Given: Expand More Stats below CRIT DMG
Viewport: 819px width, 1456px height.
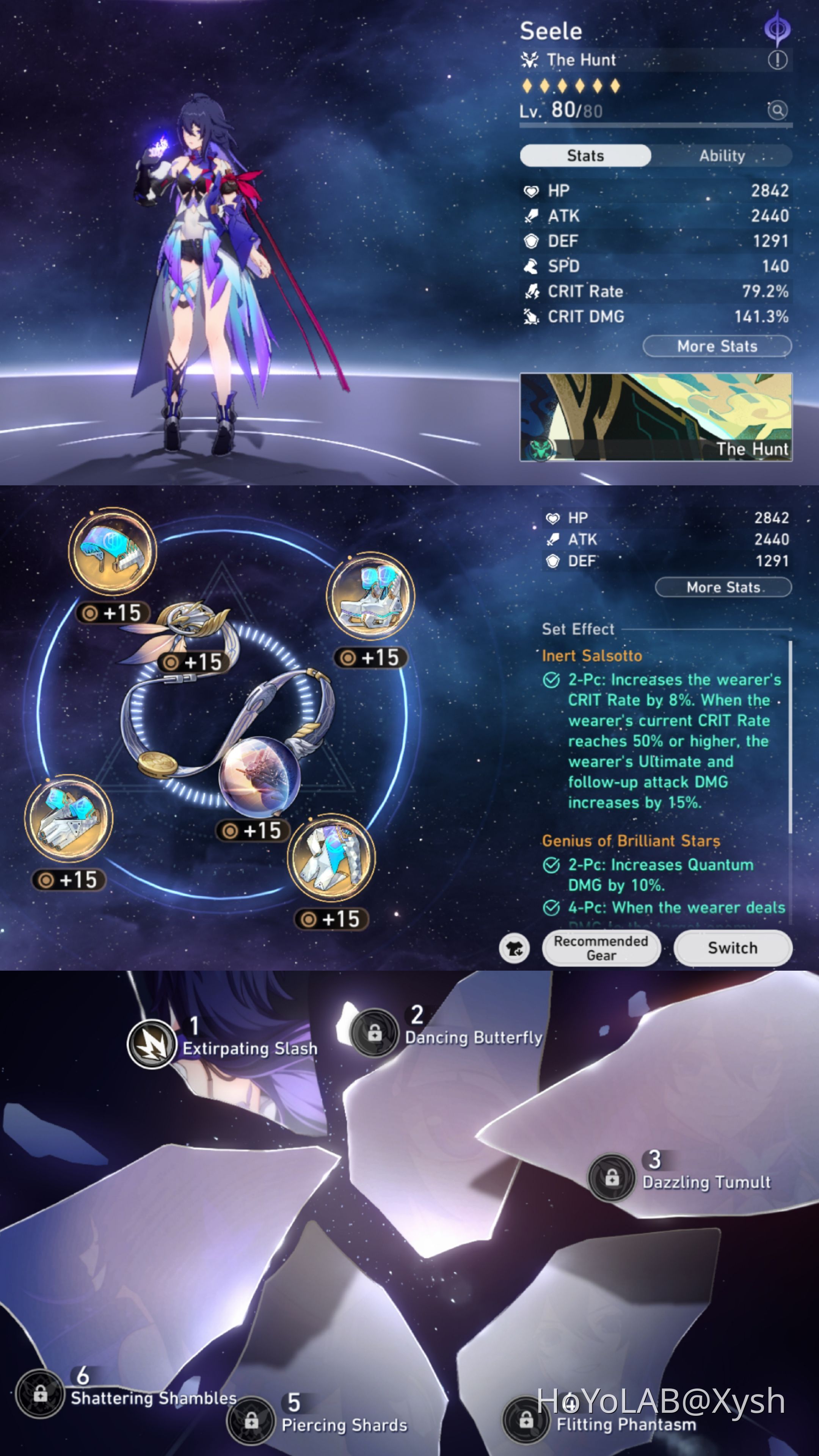Looking at the screenshot, I should pyautogui.click(x=717, y=346).
